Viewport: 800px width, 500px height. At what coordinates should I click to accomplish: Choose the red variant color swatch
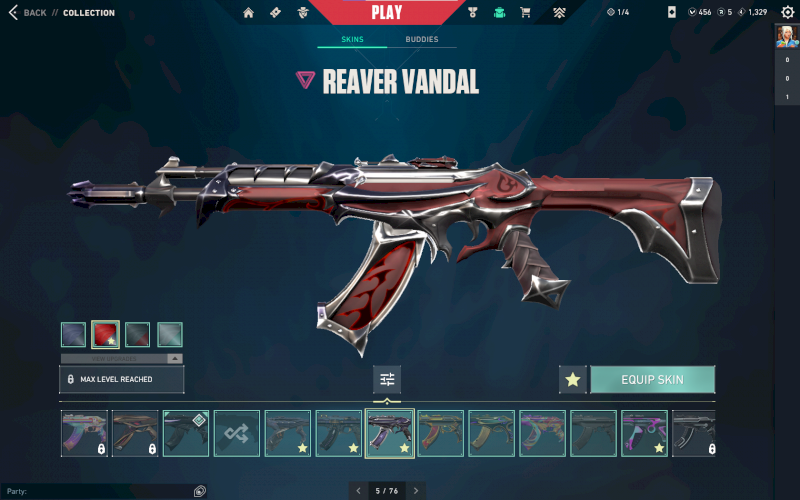point(105,334)
